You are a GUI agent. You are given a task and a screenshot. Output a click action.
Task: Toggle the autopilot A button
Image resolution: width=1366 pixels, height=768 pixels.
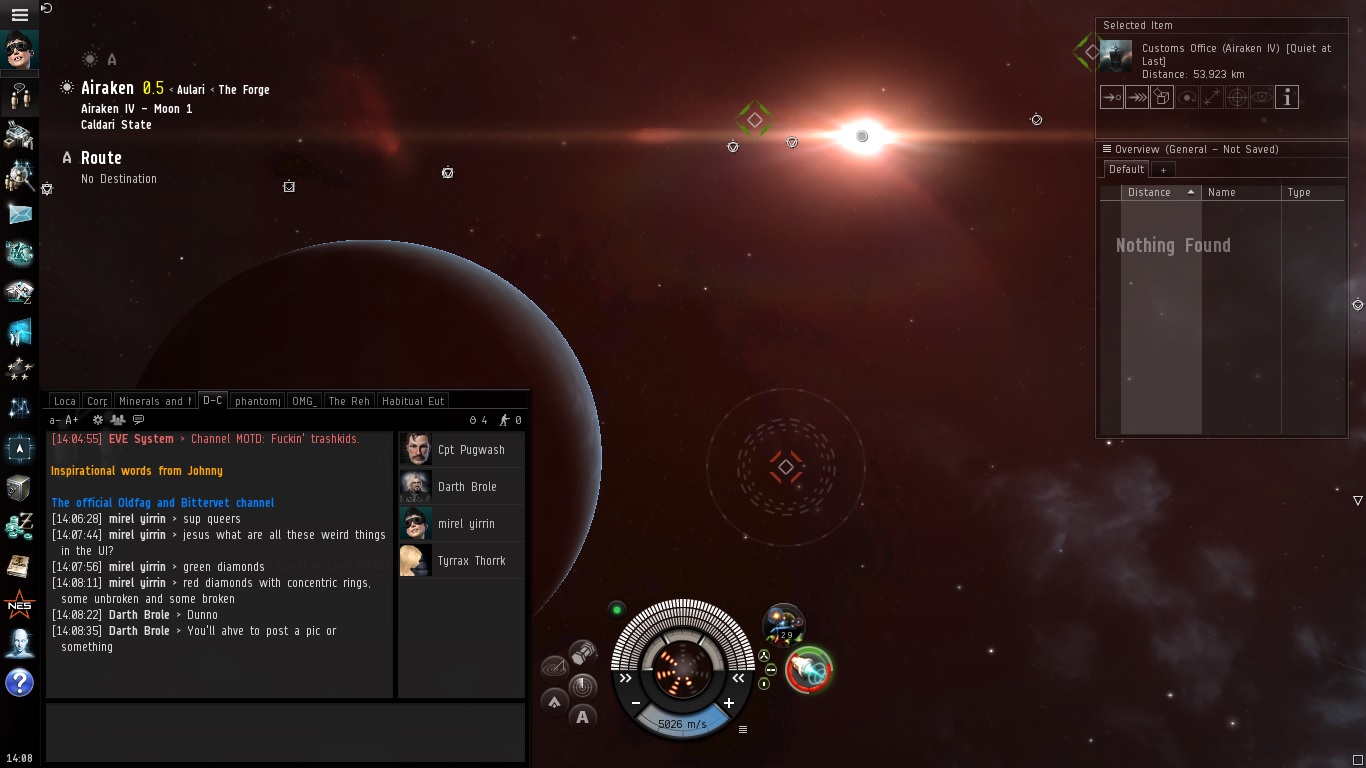(x=582, y=716)
